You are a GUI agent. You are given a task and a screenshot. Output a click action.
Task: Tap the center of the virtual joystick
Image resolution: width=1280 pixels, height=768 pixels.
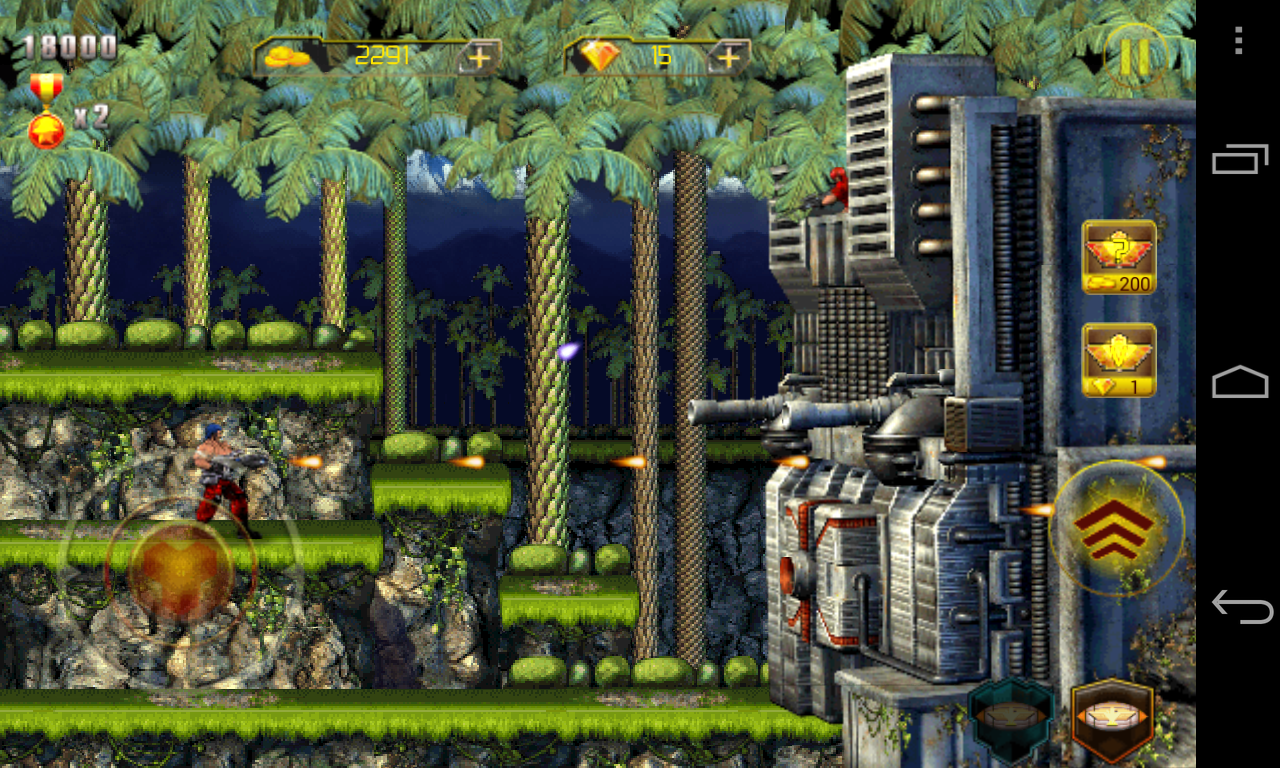pyautogui.click(x=178, y=570)
